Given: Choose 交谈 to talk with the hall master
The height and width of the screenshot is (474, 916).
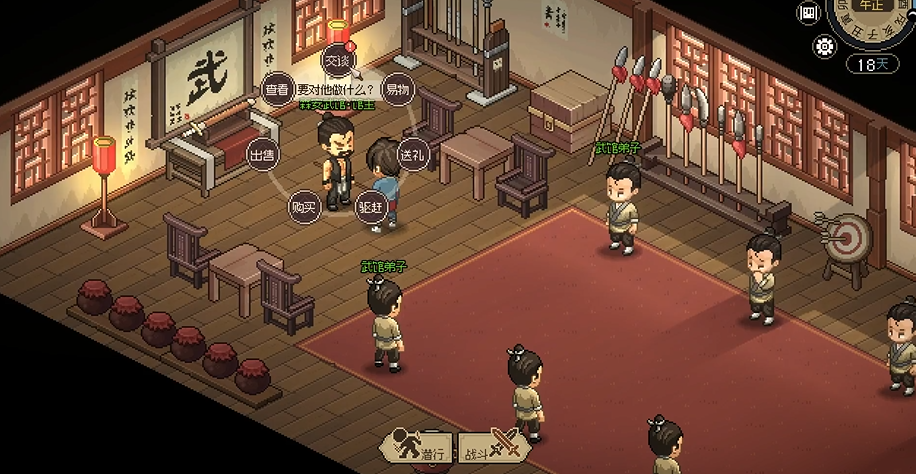Looking at the screenshot, I should tap(337, 61).
